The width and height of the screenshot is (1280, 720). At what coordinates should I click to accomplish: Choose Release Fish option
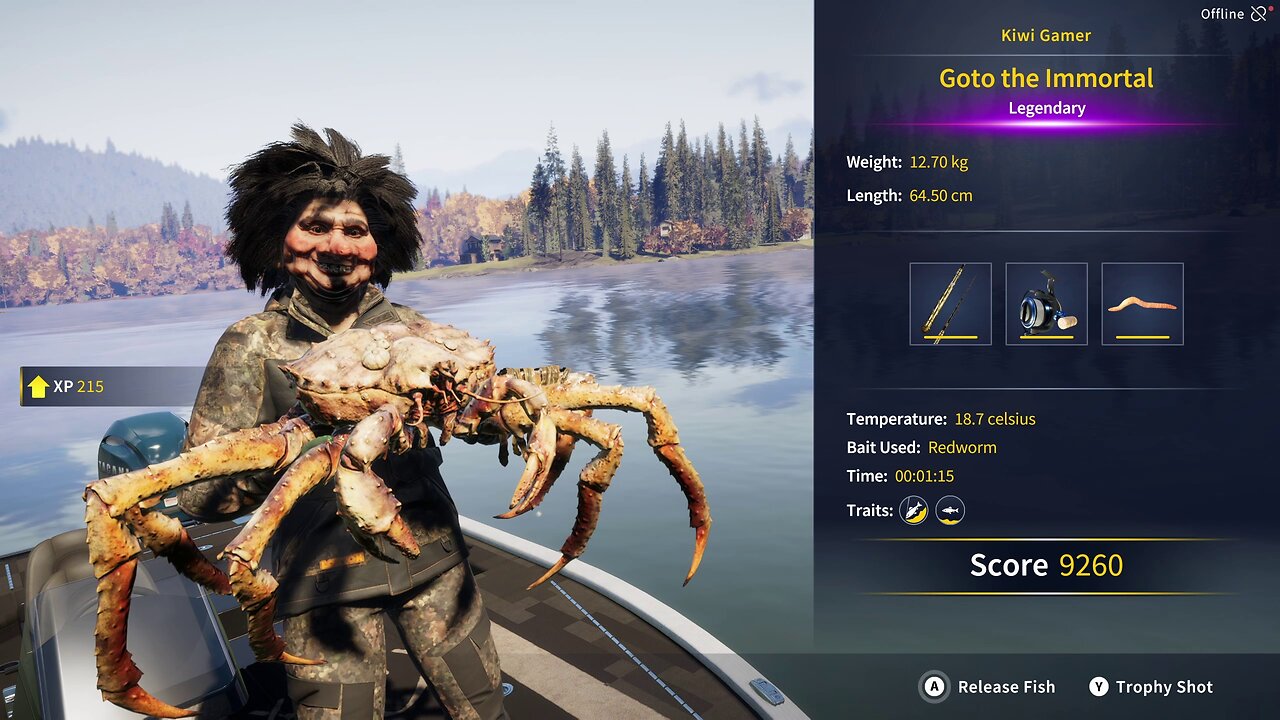[988, 687]
